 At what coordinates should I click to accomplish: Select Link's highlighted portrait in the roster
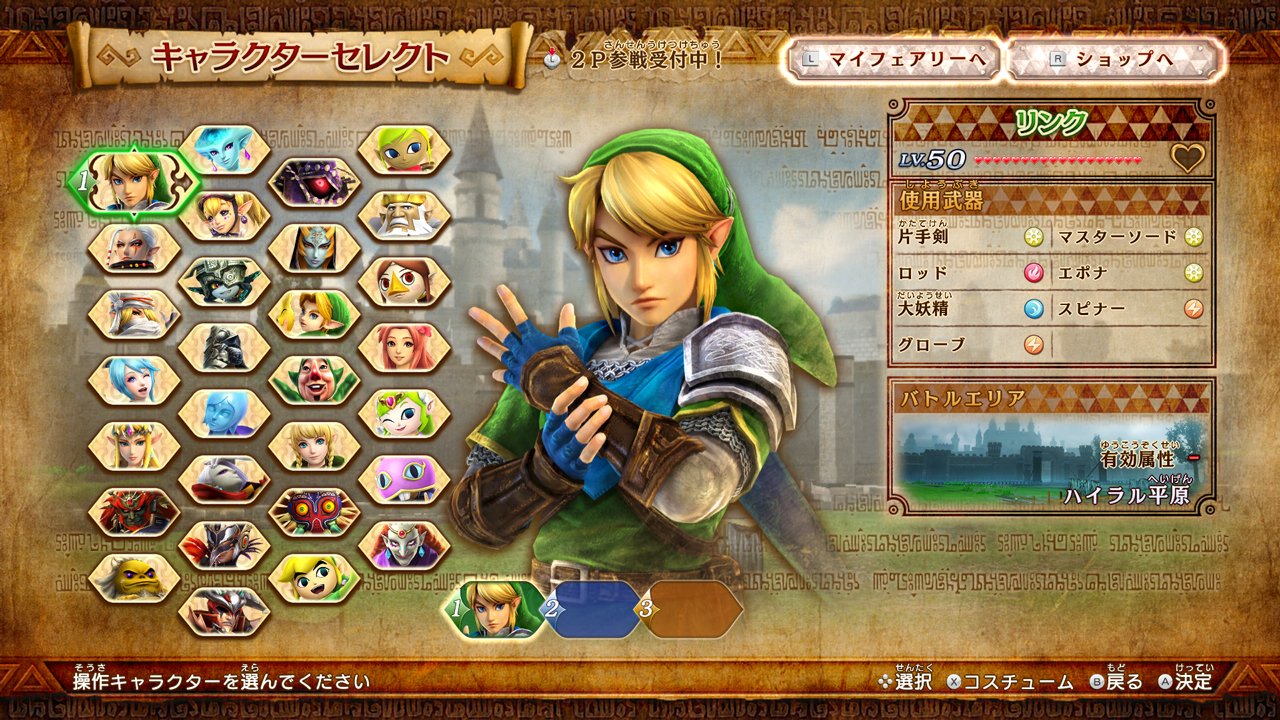(134, 183)
